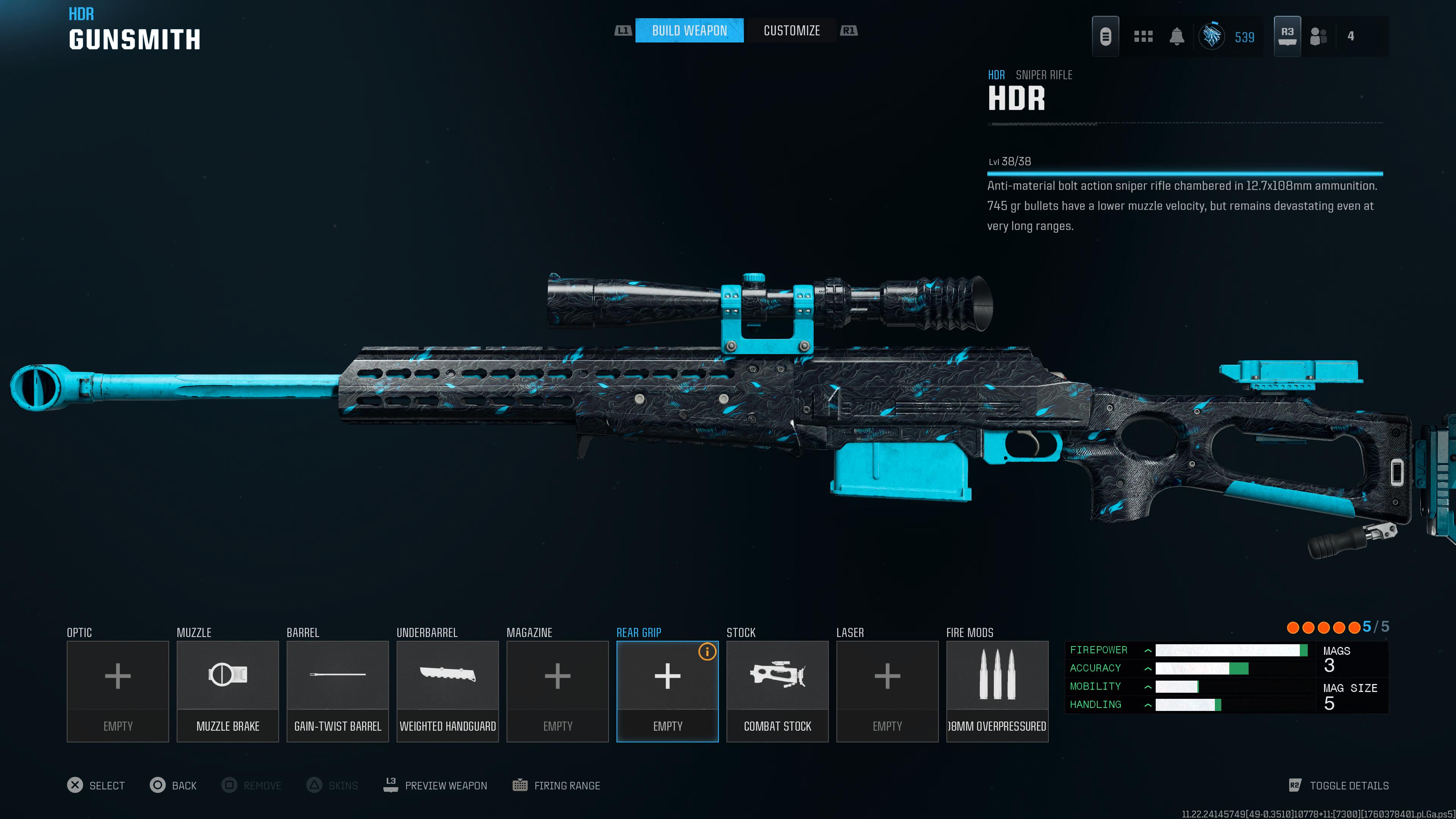Screen dimensions: 1456x819
Task: Open the Overpressured fire mods slot
Action: point(997,691)
